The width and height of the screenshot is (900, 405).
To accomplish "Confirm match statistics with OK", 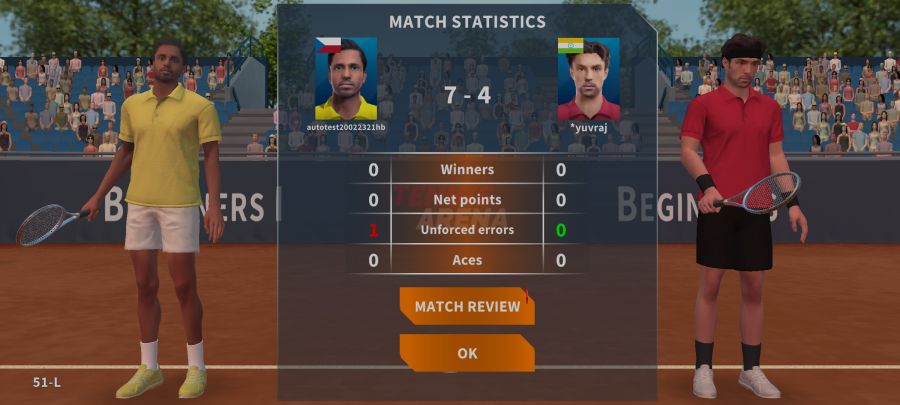I will click(467, 353).
